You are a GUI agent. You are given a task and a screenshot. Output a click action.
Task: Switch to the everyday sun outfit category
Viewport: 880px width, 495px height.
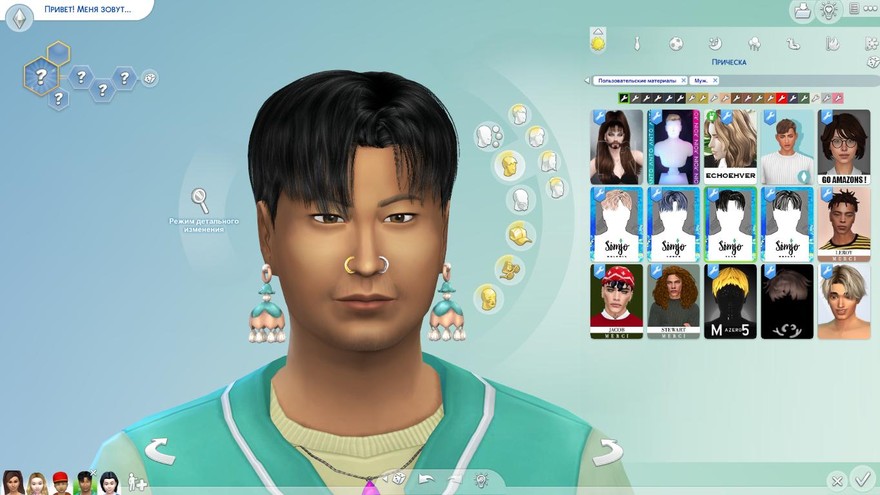[598, 43]
